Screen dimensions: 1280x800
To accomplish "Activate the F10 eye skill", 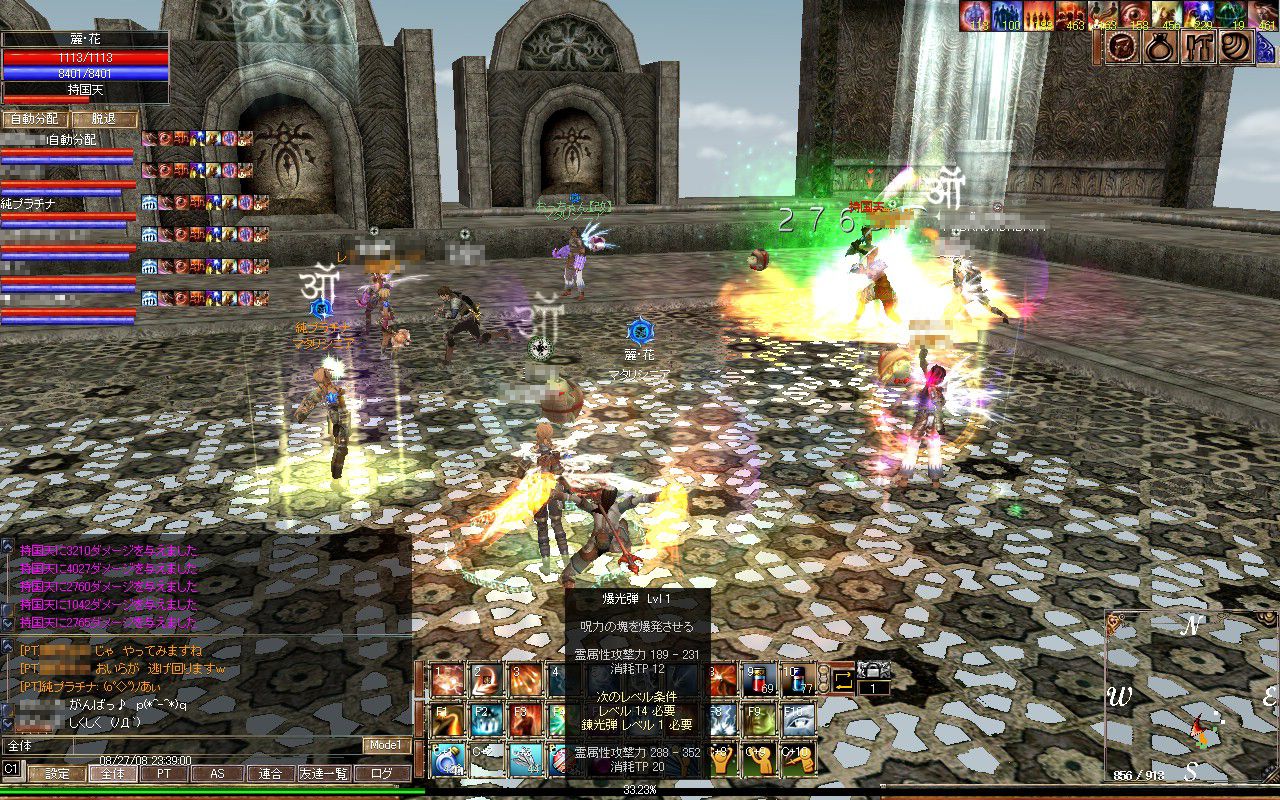I will (798, 719).
